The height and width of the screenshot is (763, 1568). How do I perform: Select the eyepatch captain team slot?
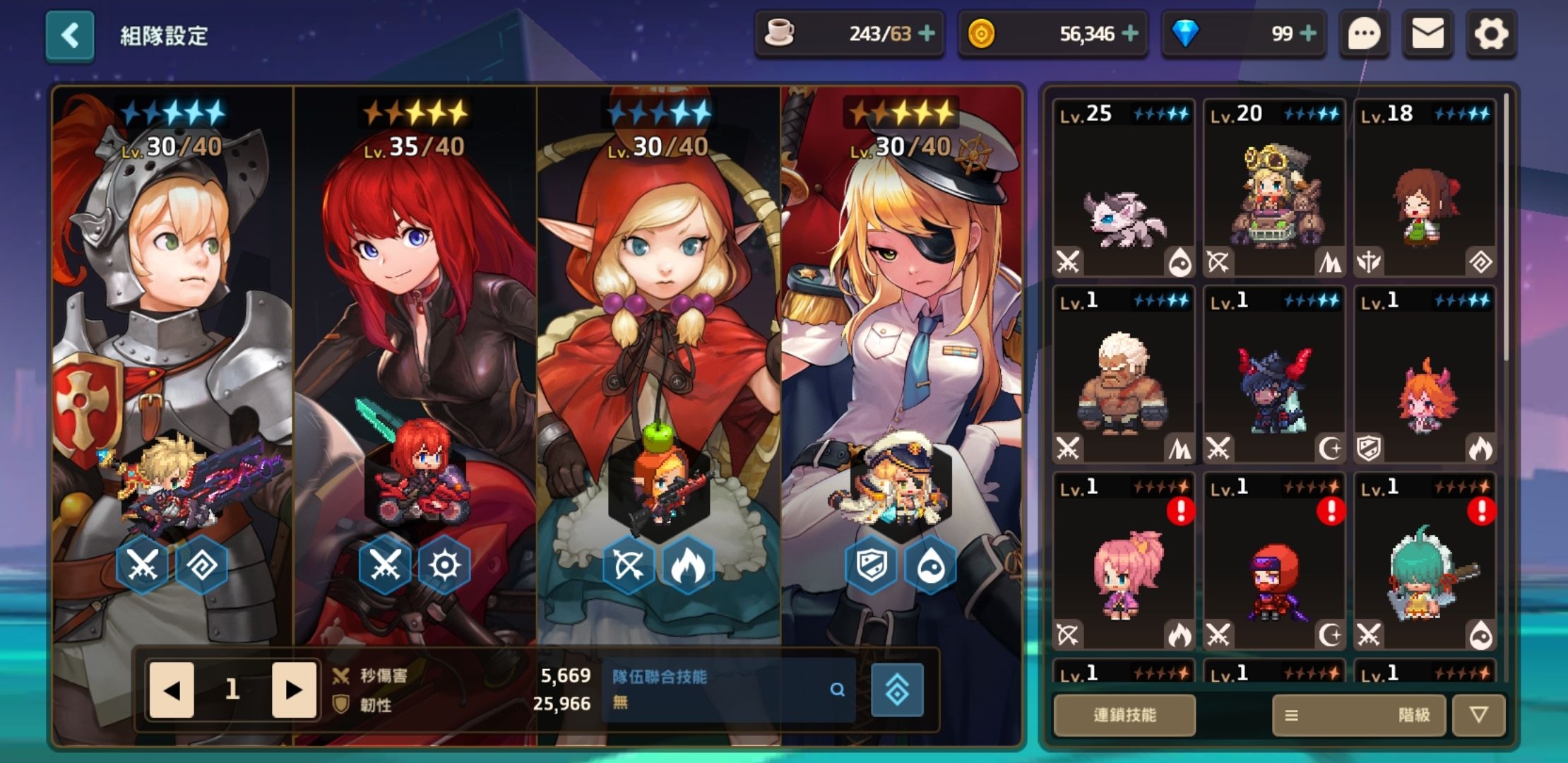click(901, 353)
